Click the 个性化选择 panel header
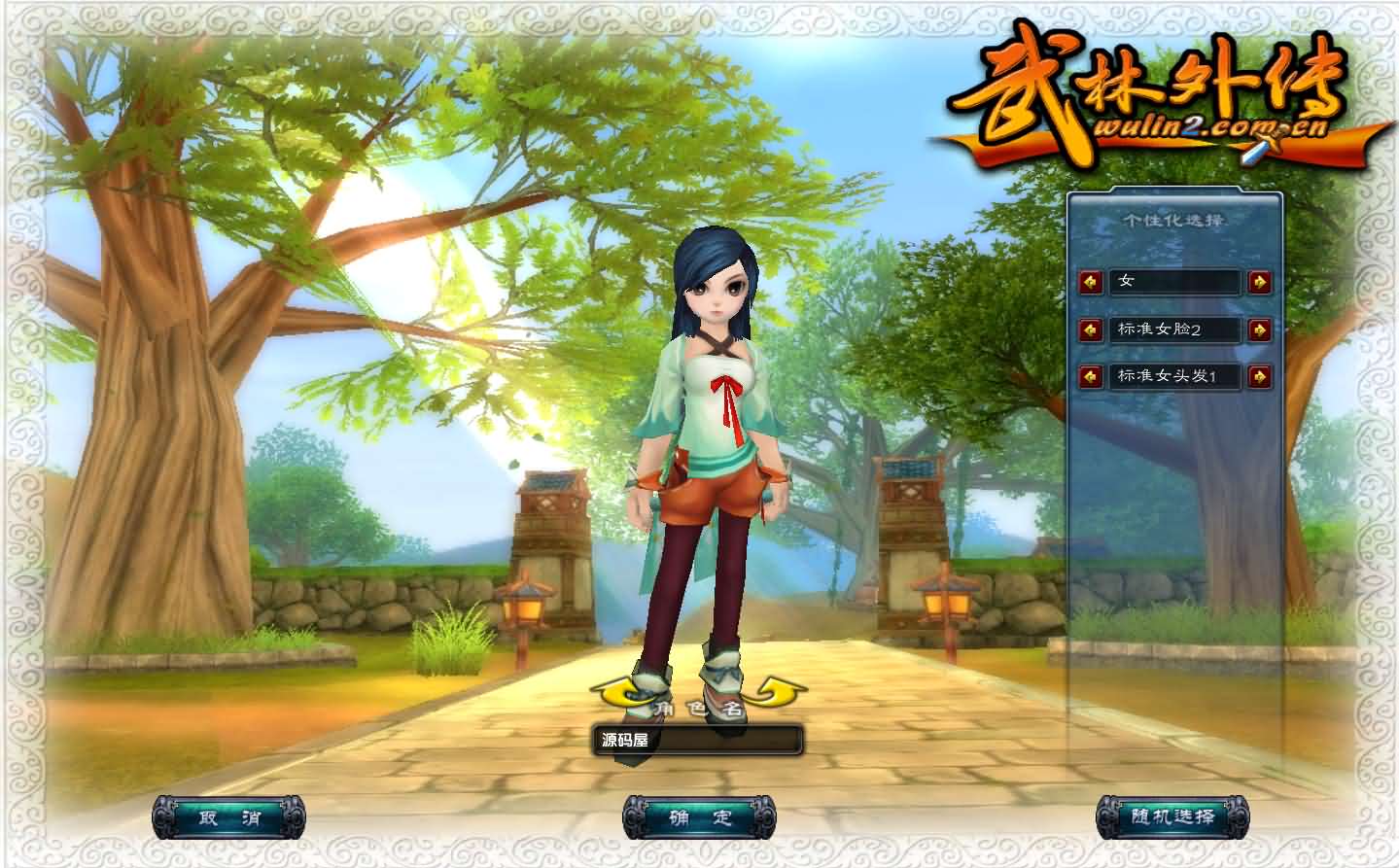Image resolution: width=1399 pixels, height=868 pixels. pyautogui.click(x=1174, y=219)
